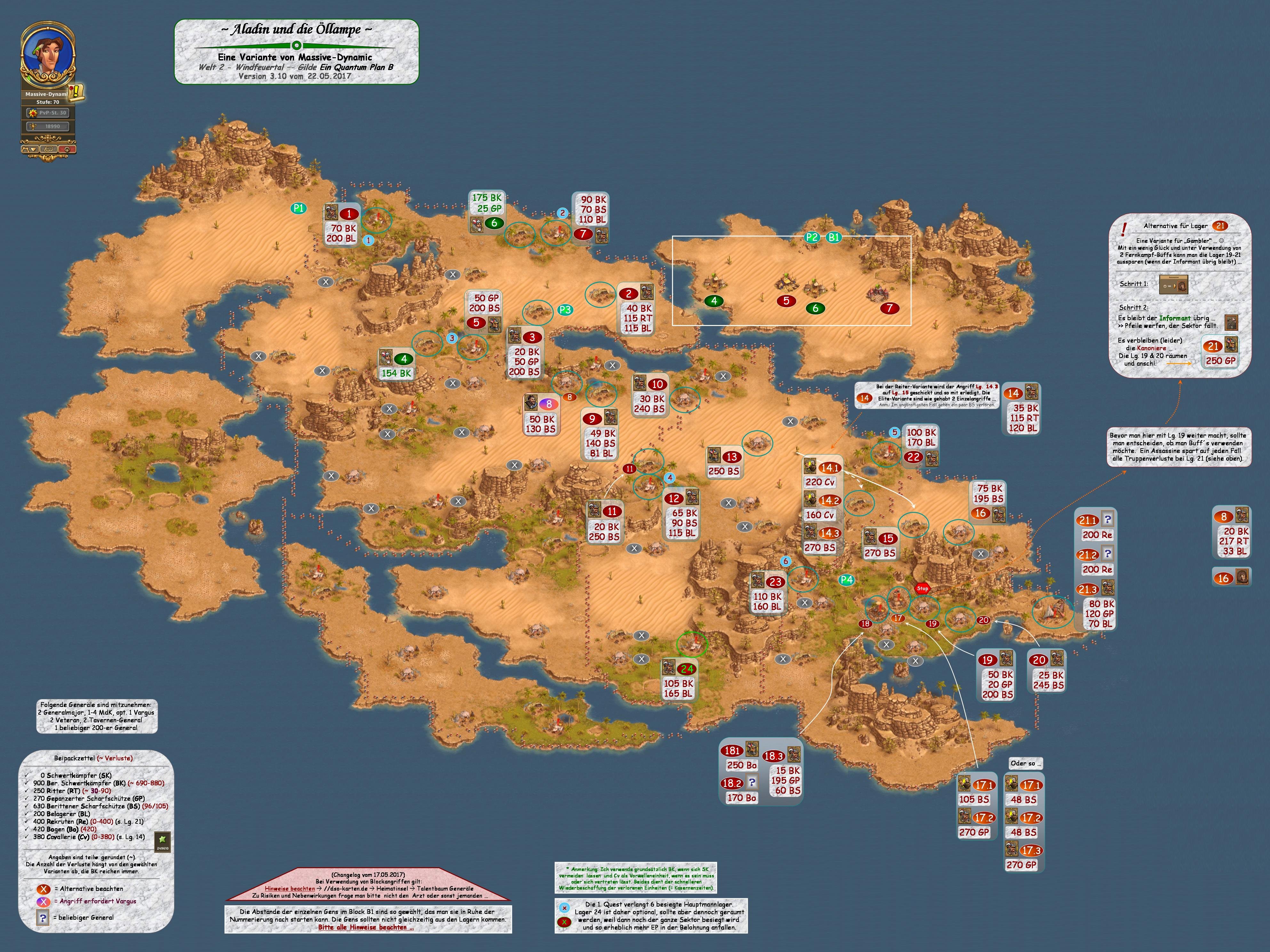Show the 18990 trophy achievements panel
1270x952 pixels.
pos(48,126)
